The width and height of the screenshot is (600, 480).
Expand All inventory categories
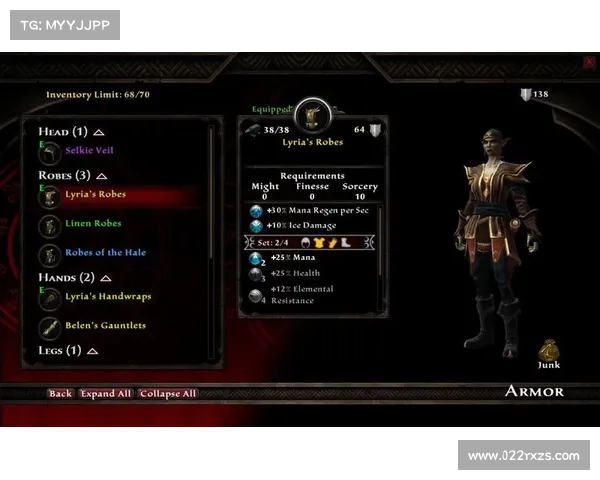(x=106, y=393)
